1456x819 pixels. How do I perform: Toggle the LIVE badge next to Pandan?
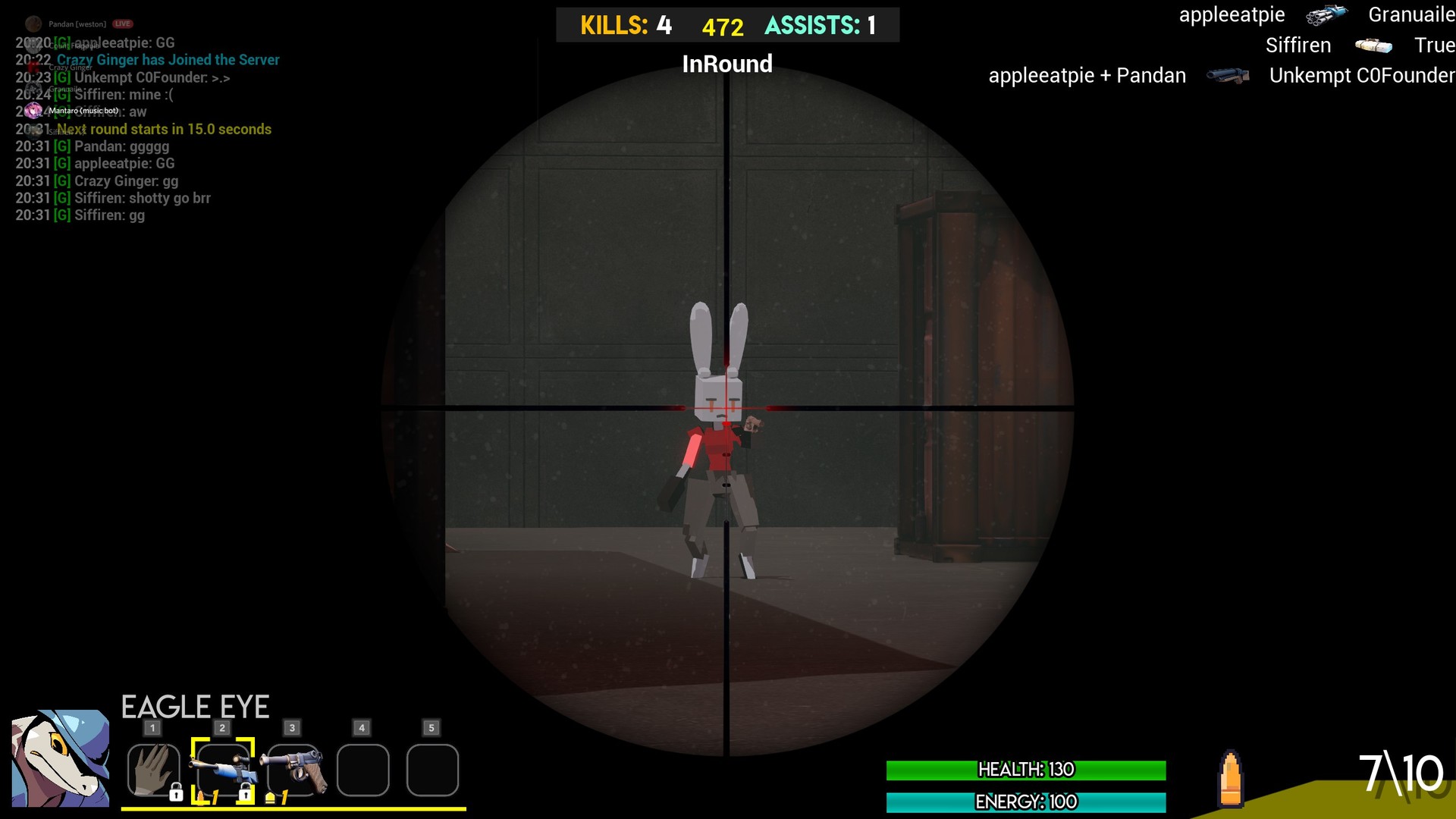click(x=122, y=23)
